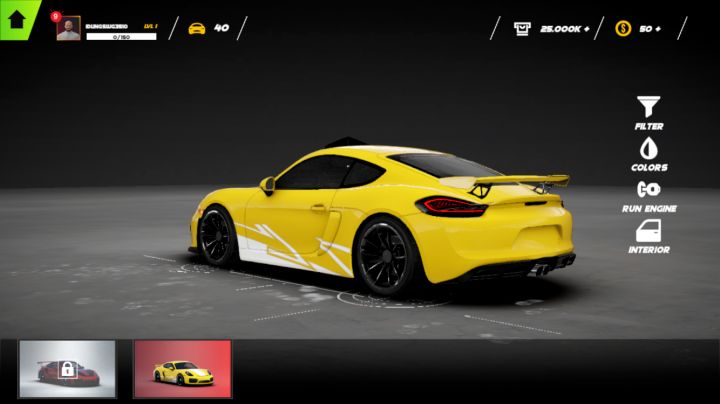The height and width of the screenshot is (404, 720).
Task: Open the garage car count icon
Action: click(x=197, y=28)
